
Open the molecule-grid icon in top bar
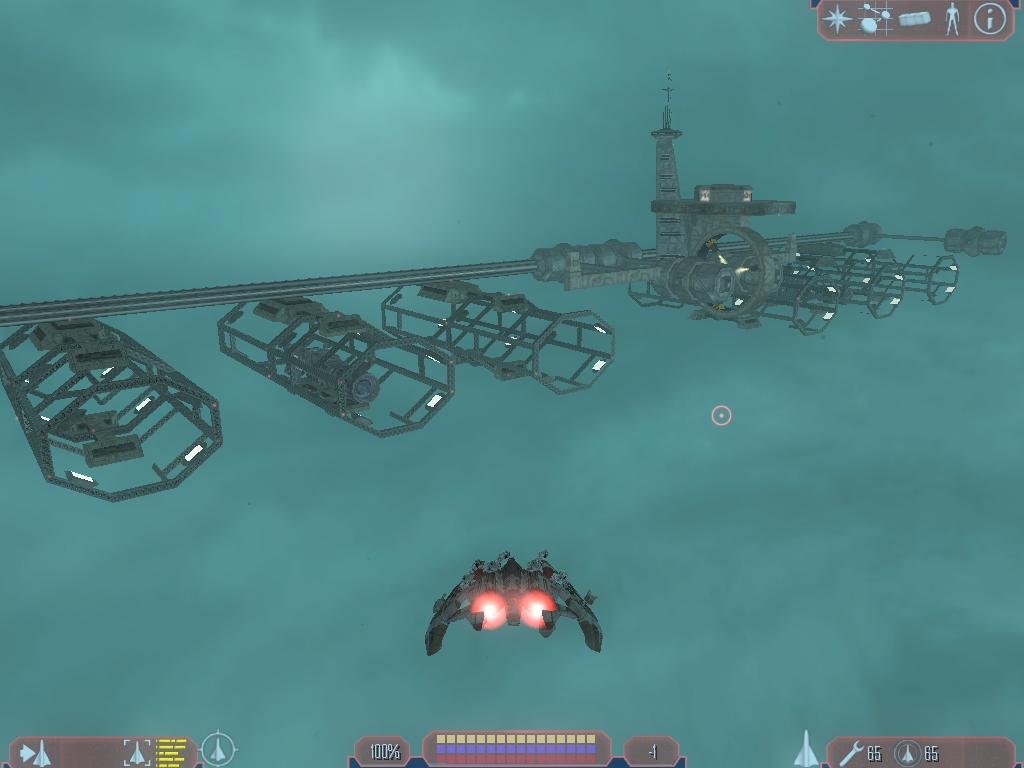coord(875,19)
